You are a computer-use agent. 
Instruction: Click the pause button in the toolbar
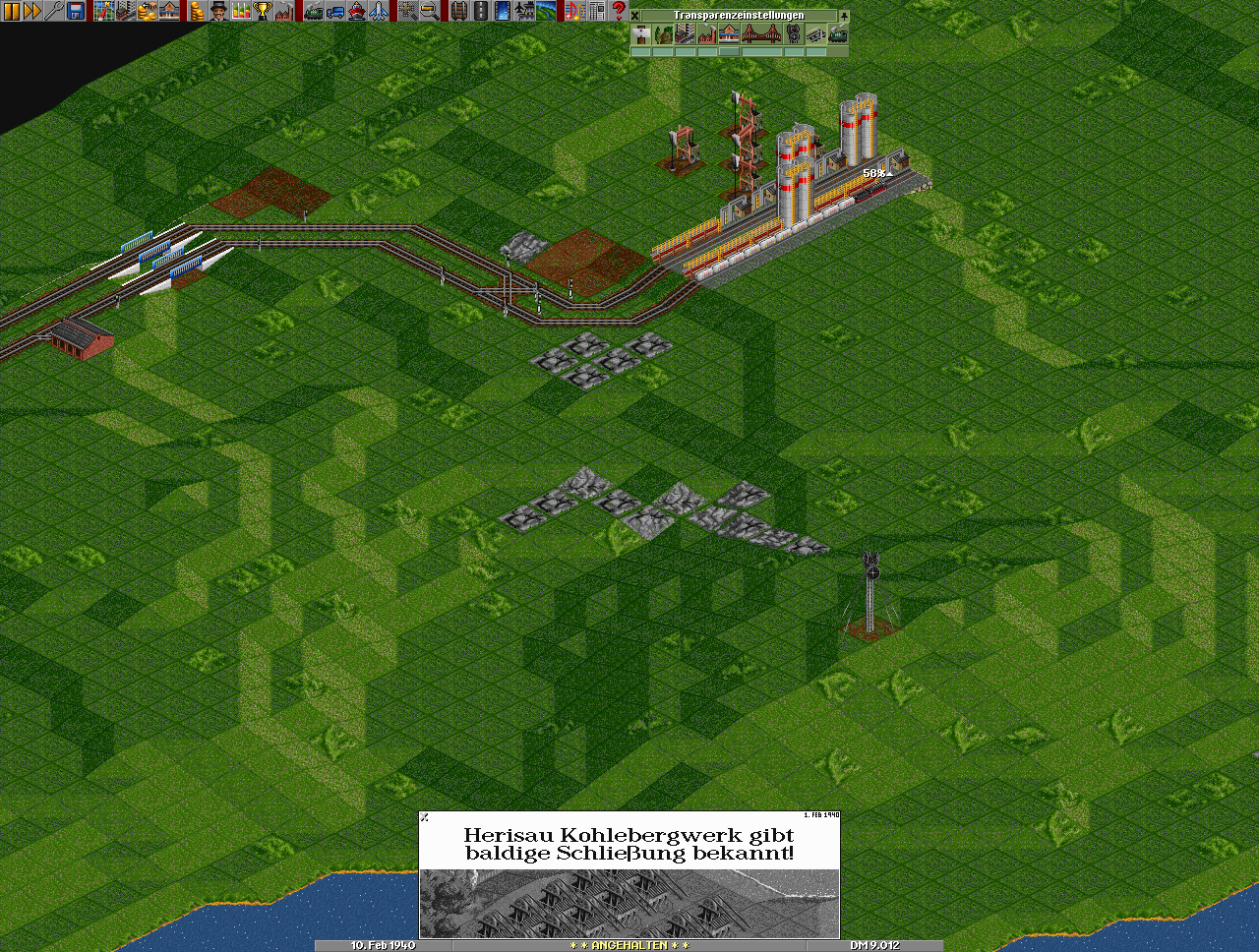(11, 11)
